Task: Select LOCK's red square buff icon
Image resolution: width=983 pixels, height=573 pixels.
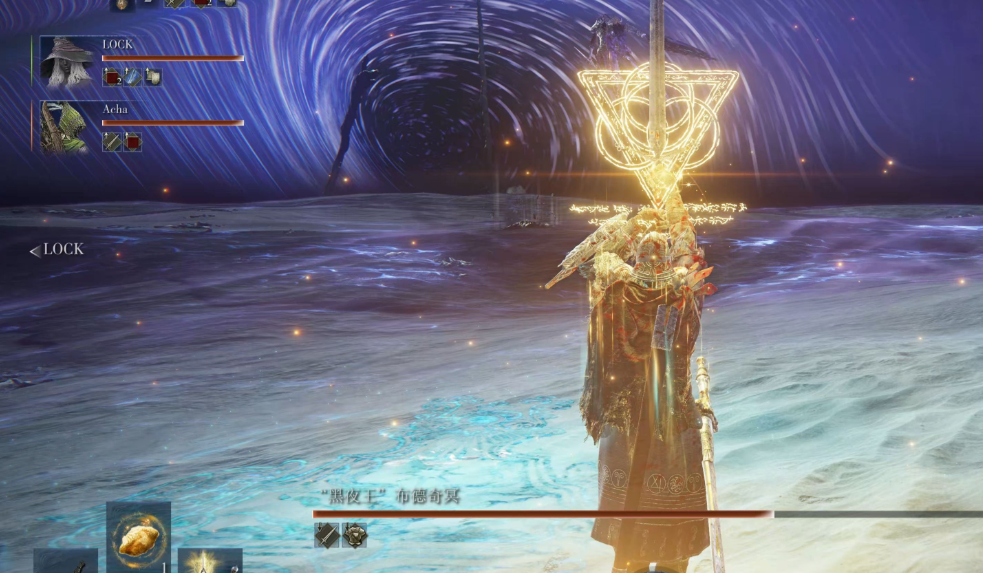Action: click(112, 77)
